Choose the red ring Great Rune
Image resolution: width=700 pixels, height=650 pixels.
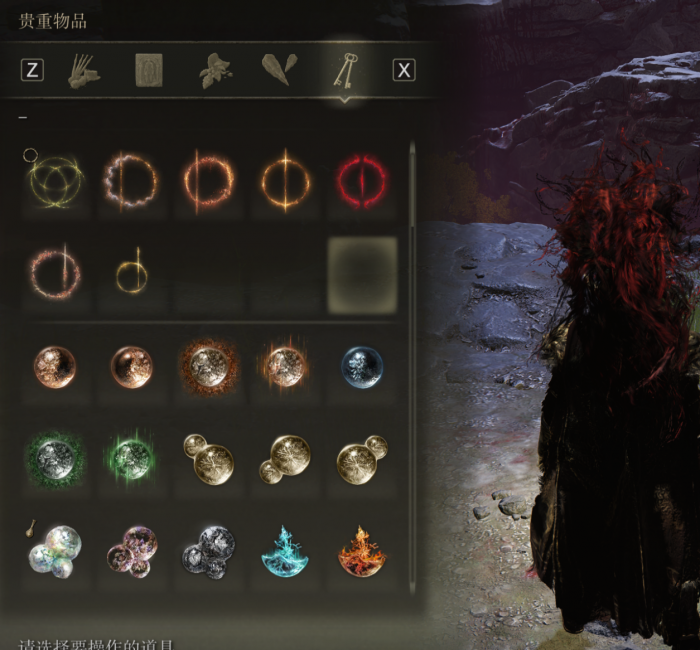[362, 182]
